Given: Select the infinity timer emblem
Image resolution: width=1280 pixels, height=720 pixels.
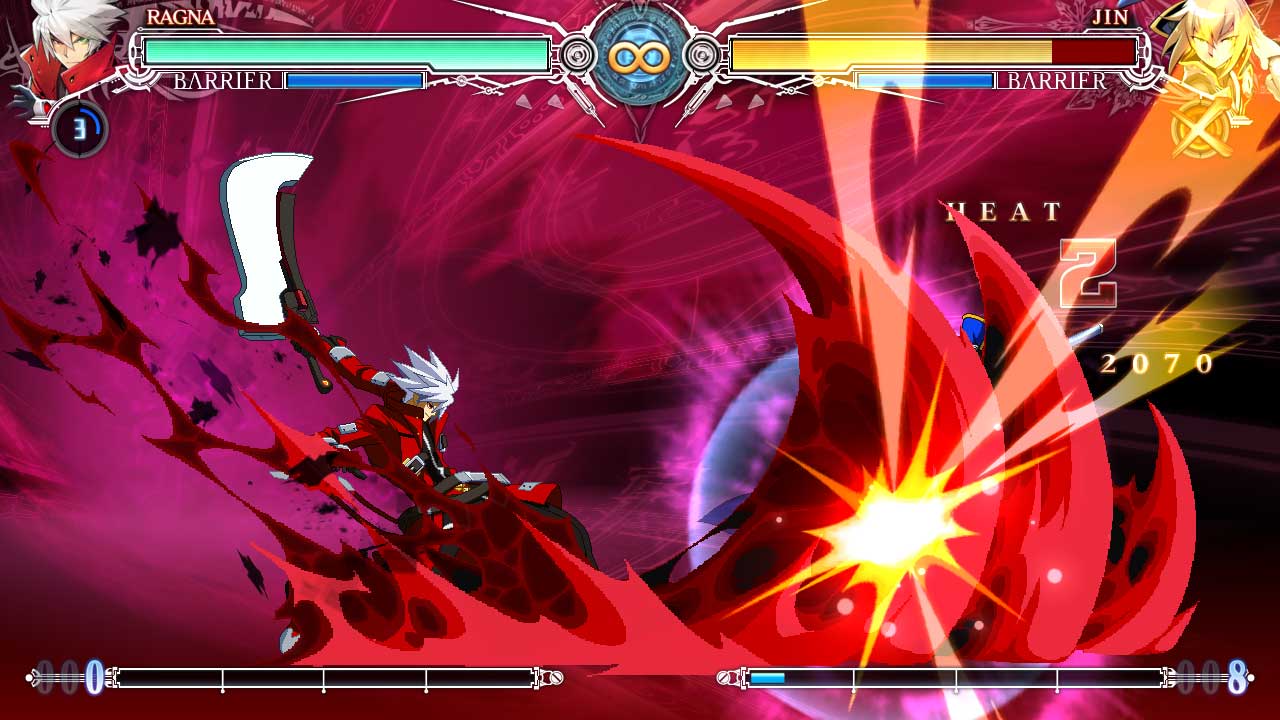Looking at the screenshot, I should [640, 55].
